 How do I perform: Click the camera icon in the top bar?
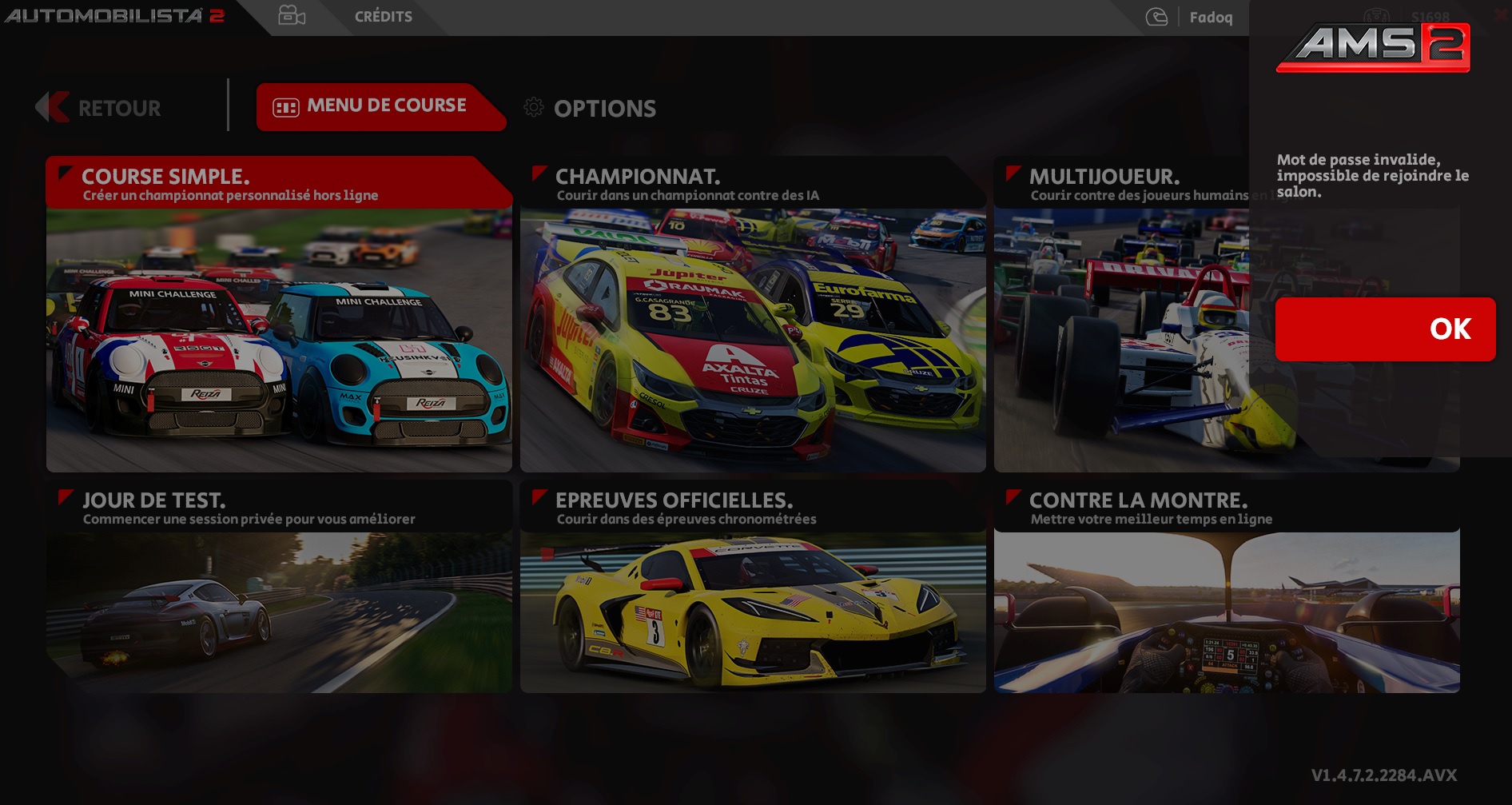click(292, 16)
